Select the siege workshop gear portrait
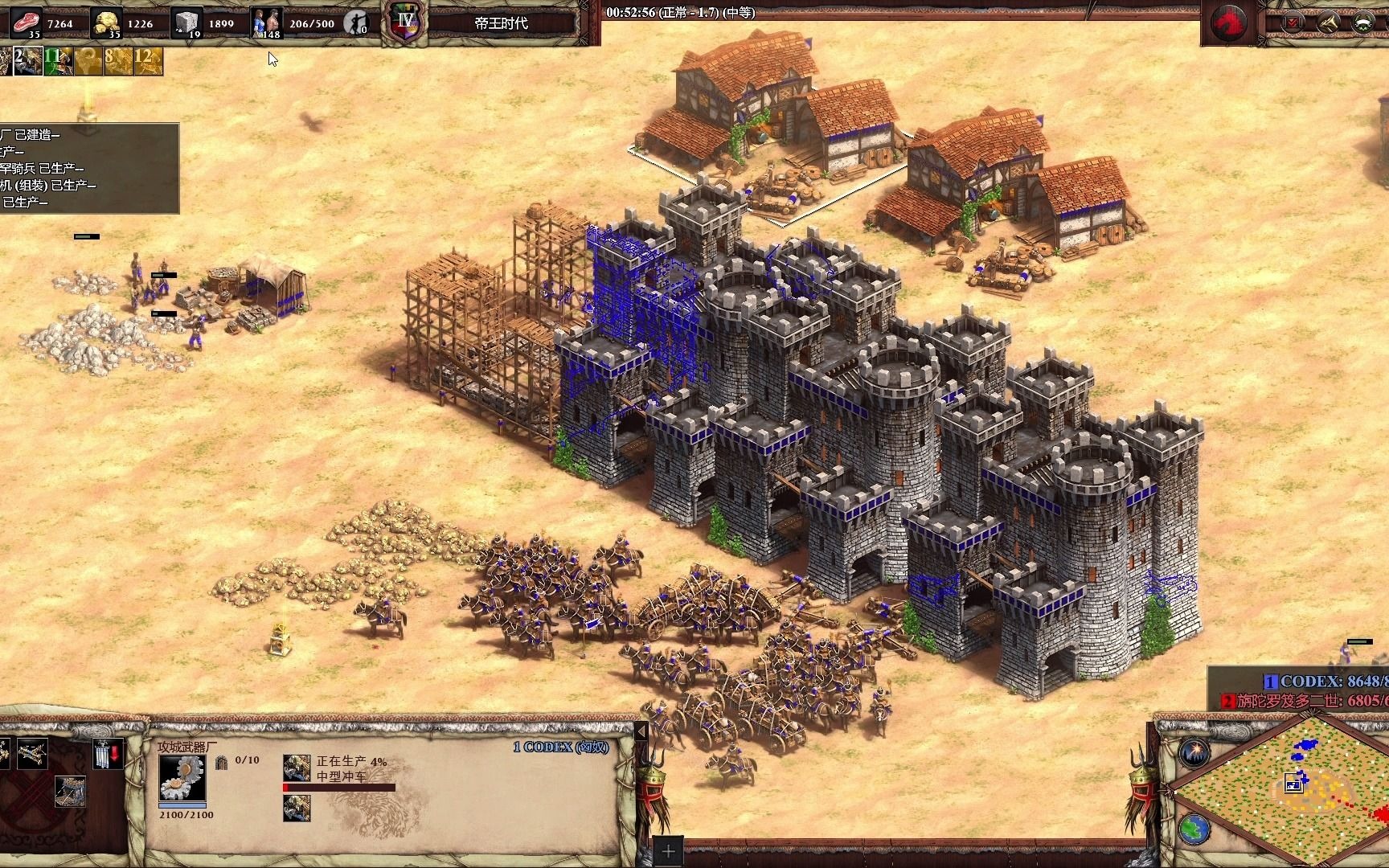 coord(182,778)
